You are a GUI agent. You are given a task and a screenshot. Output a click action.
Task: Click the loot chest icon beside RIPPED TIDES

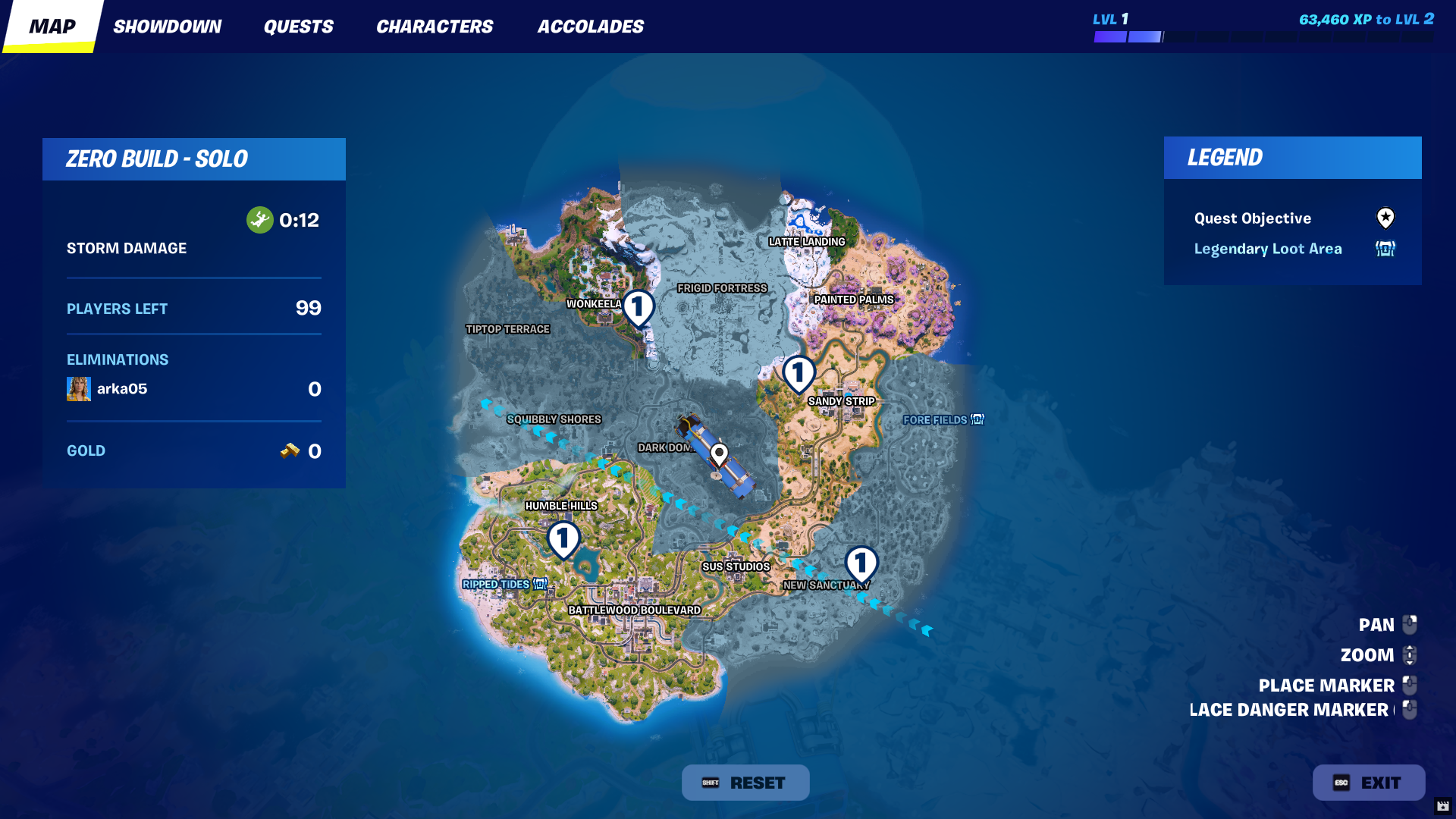pyautogui.click(x=538, y=584)
